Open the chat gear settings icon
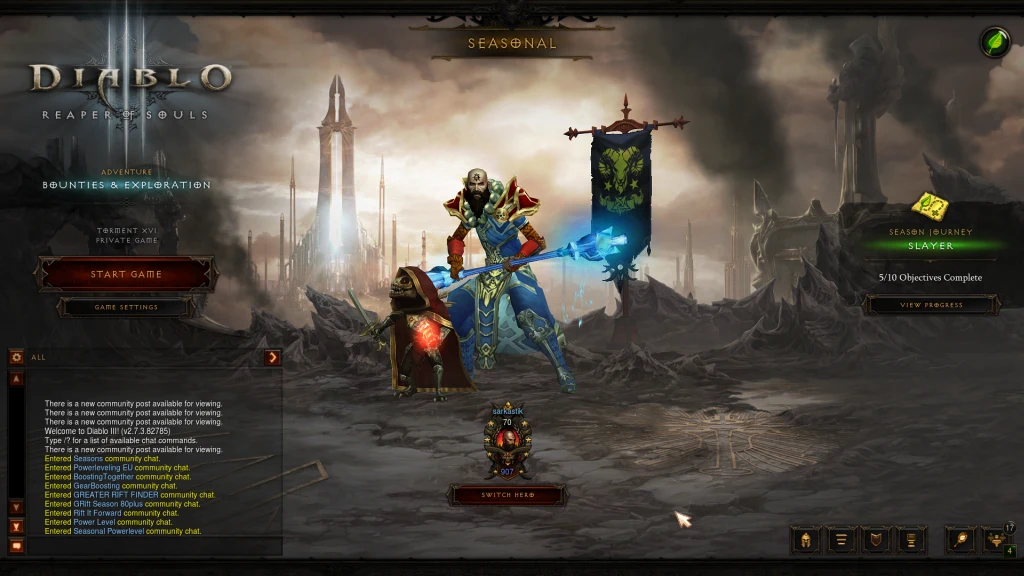The image size is (1024, 576). coord(16,357)
